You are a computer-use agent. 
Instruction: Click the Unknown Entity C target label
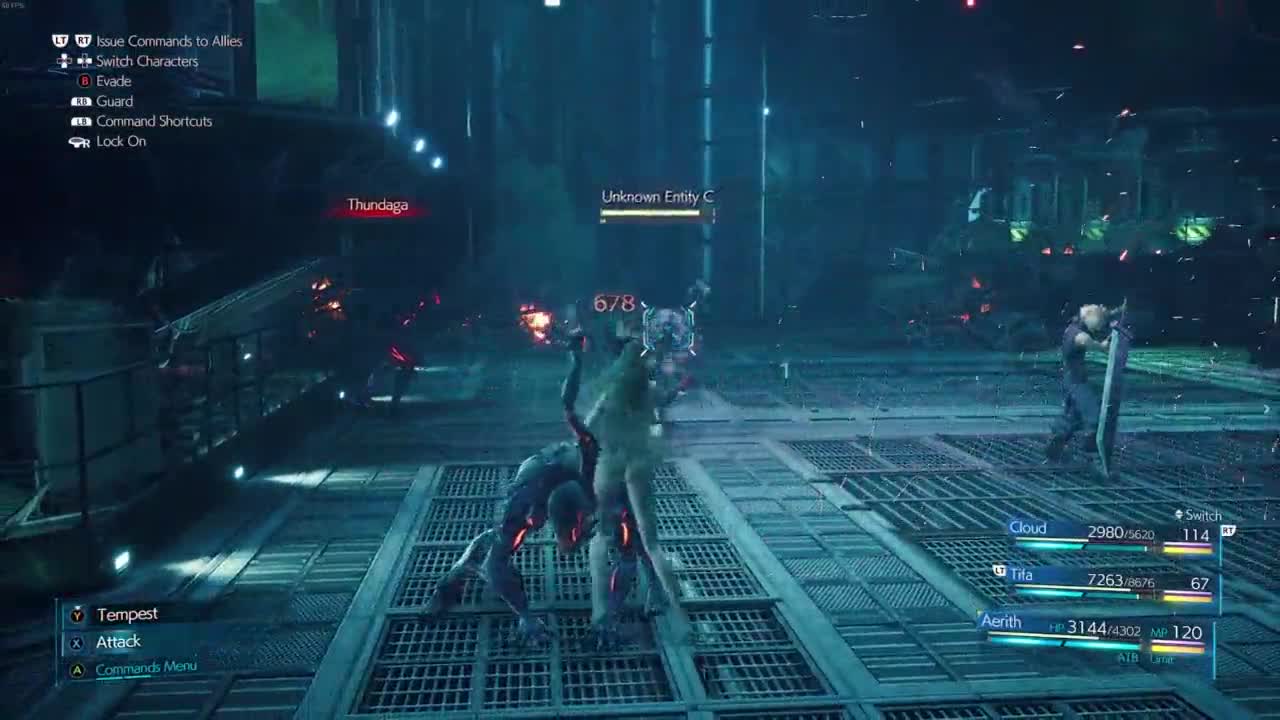pos(657,198)
